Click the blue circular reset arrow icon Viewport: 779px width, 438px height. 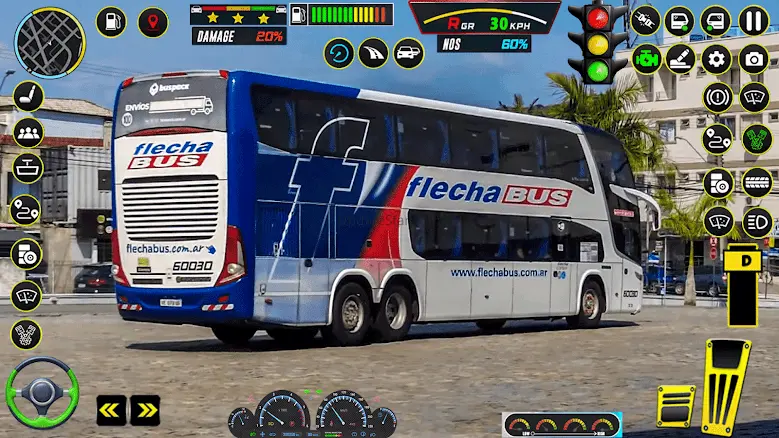[x=339, y=53]
